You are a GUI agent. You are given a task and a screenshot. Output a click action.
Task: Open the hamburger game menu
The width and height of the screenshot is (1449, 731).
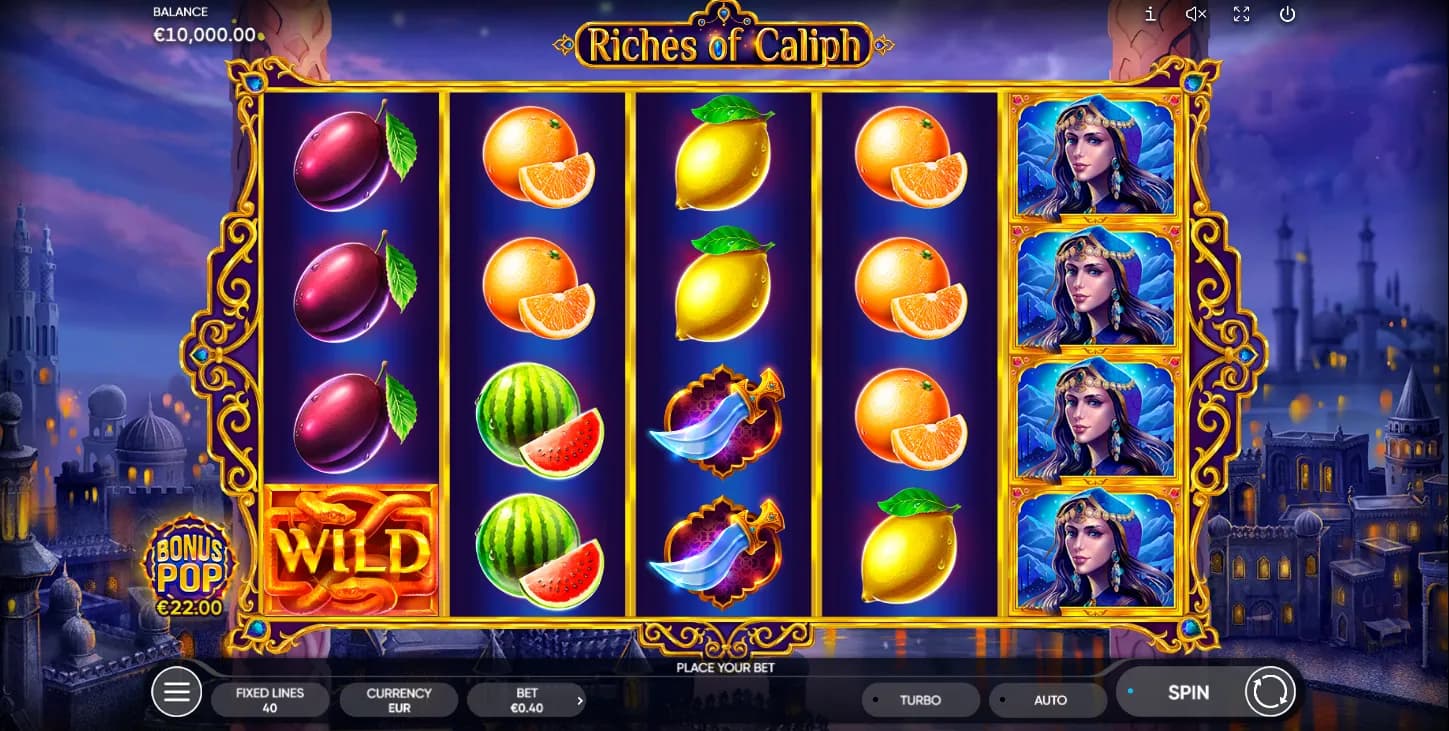pyautogui.click(x=177, y=692)
